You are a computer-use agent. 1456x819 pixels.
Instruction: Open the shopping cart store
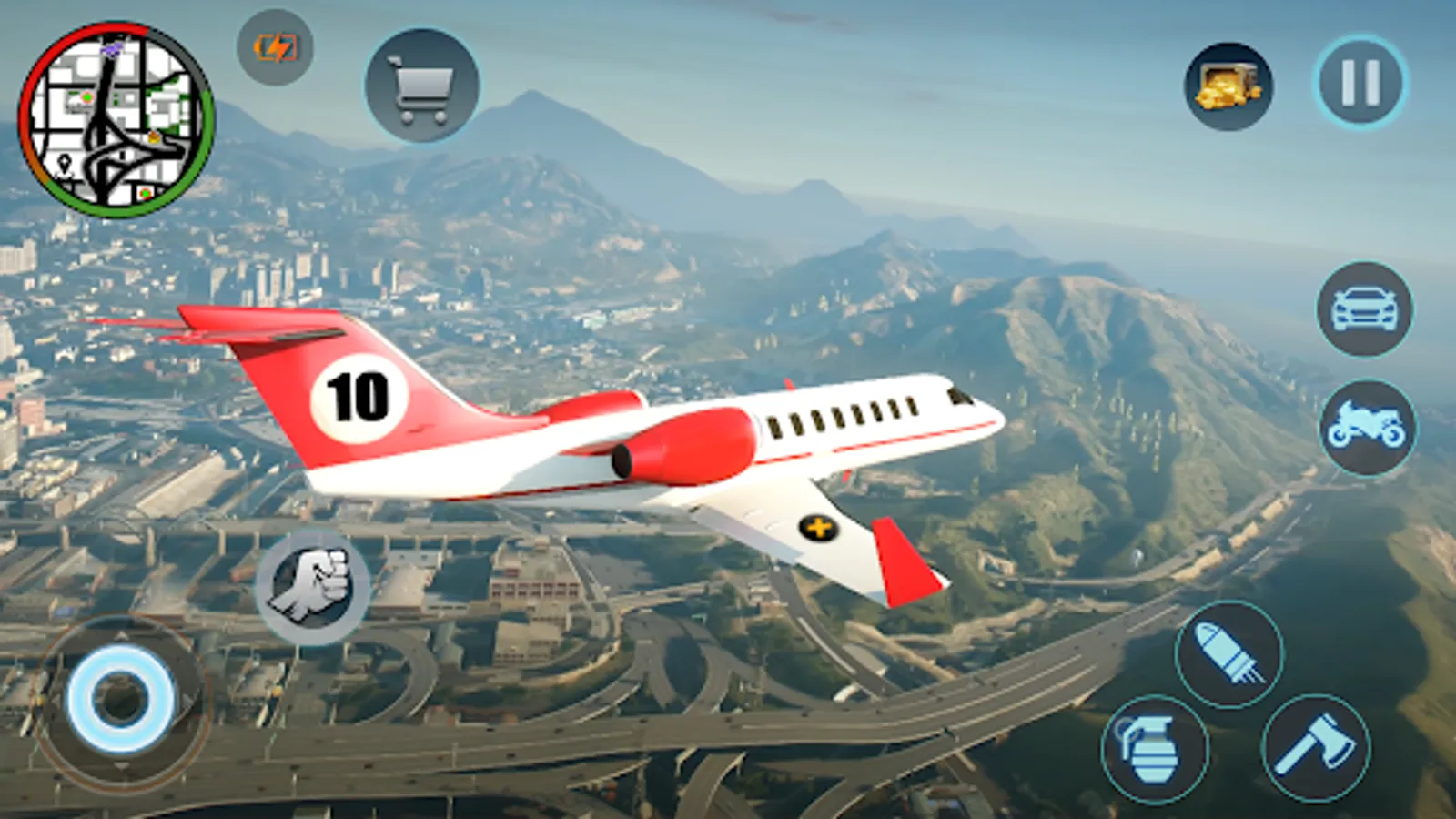tap(421, 86)
